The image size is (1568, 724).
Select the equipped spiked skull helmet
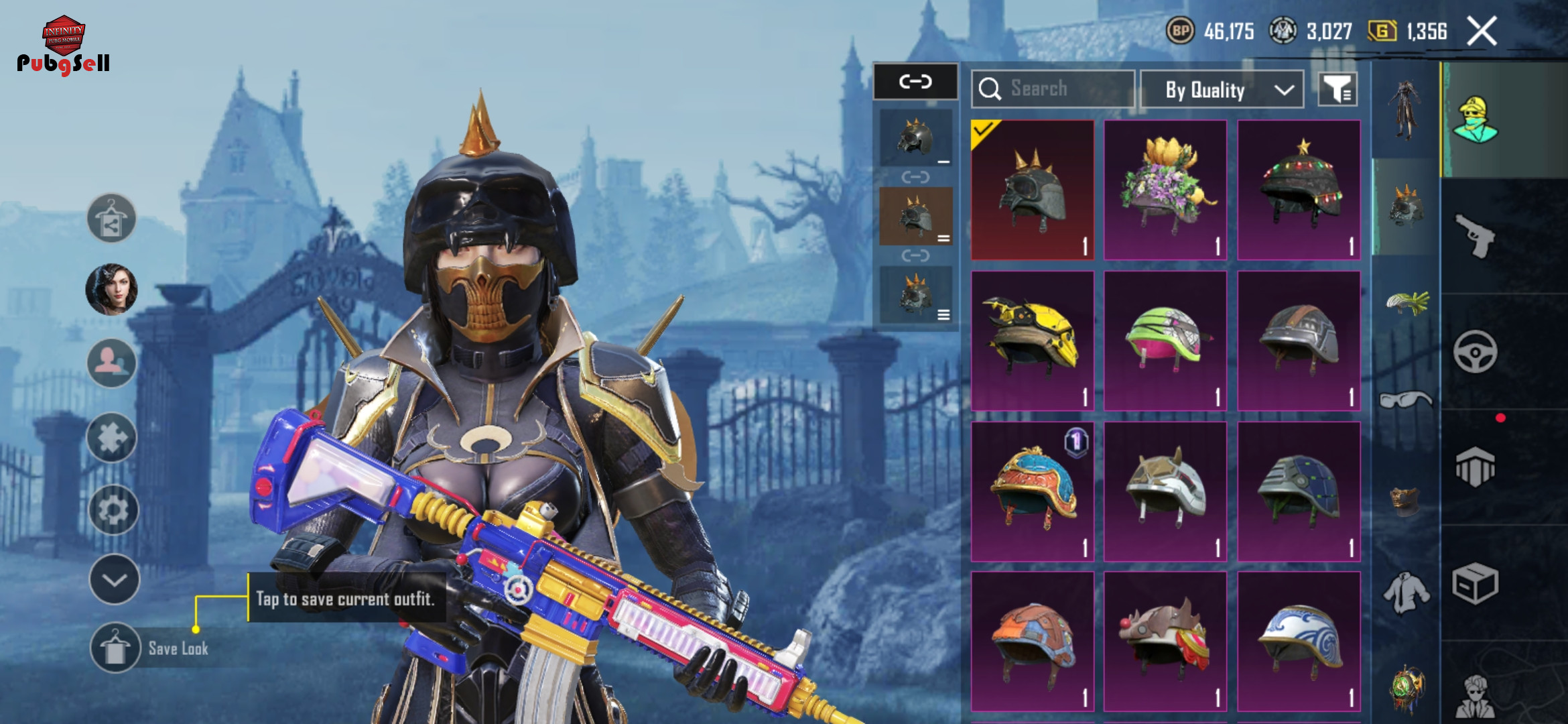1032,190
